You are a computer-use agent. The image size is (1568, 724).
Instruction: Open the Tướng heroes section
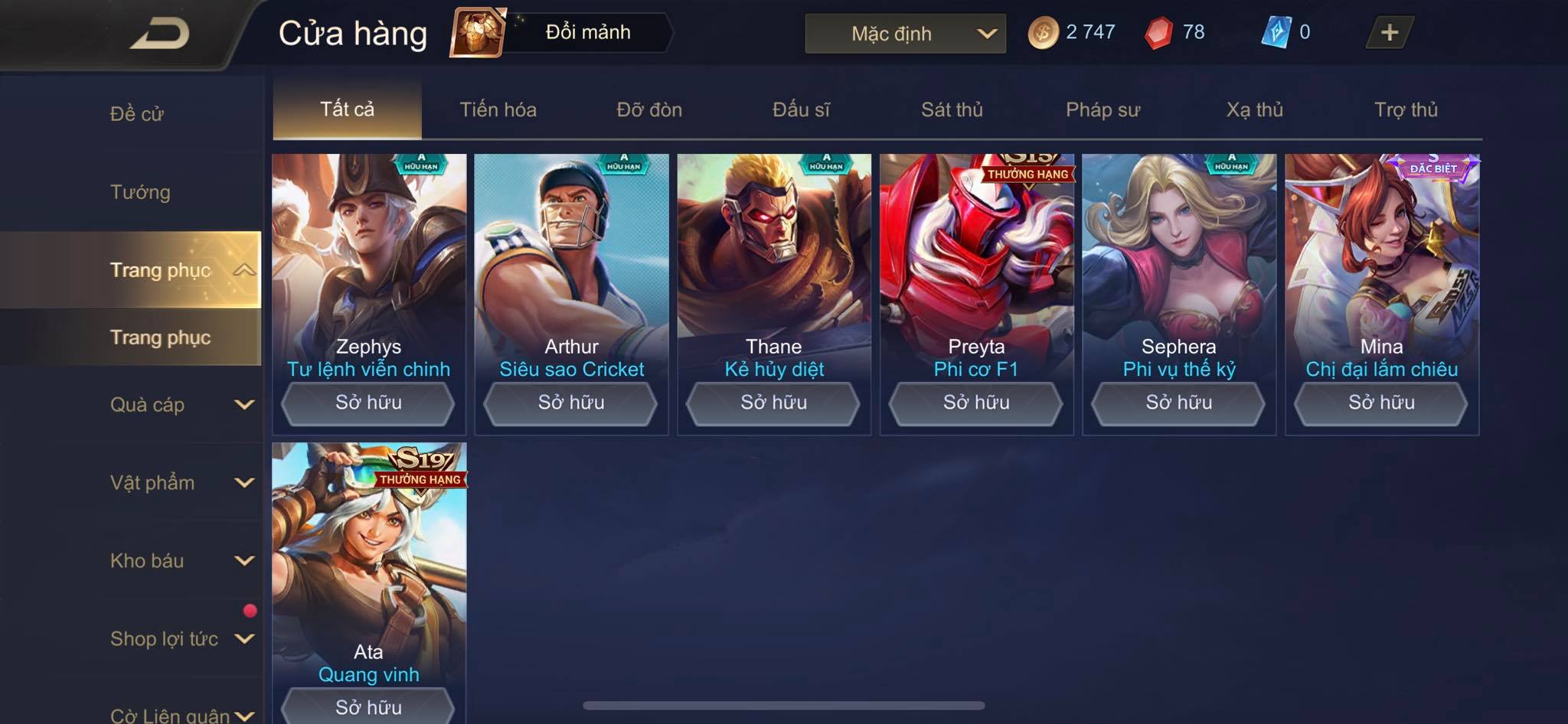pos(140,192)
